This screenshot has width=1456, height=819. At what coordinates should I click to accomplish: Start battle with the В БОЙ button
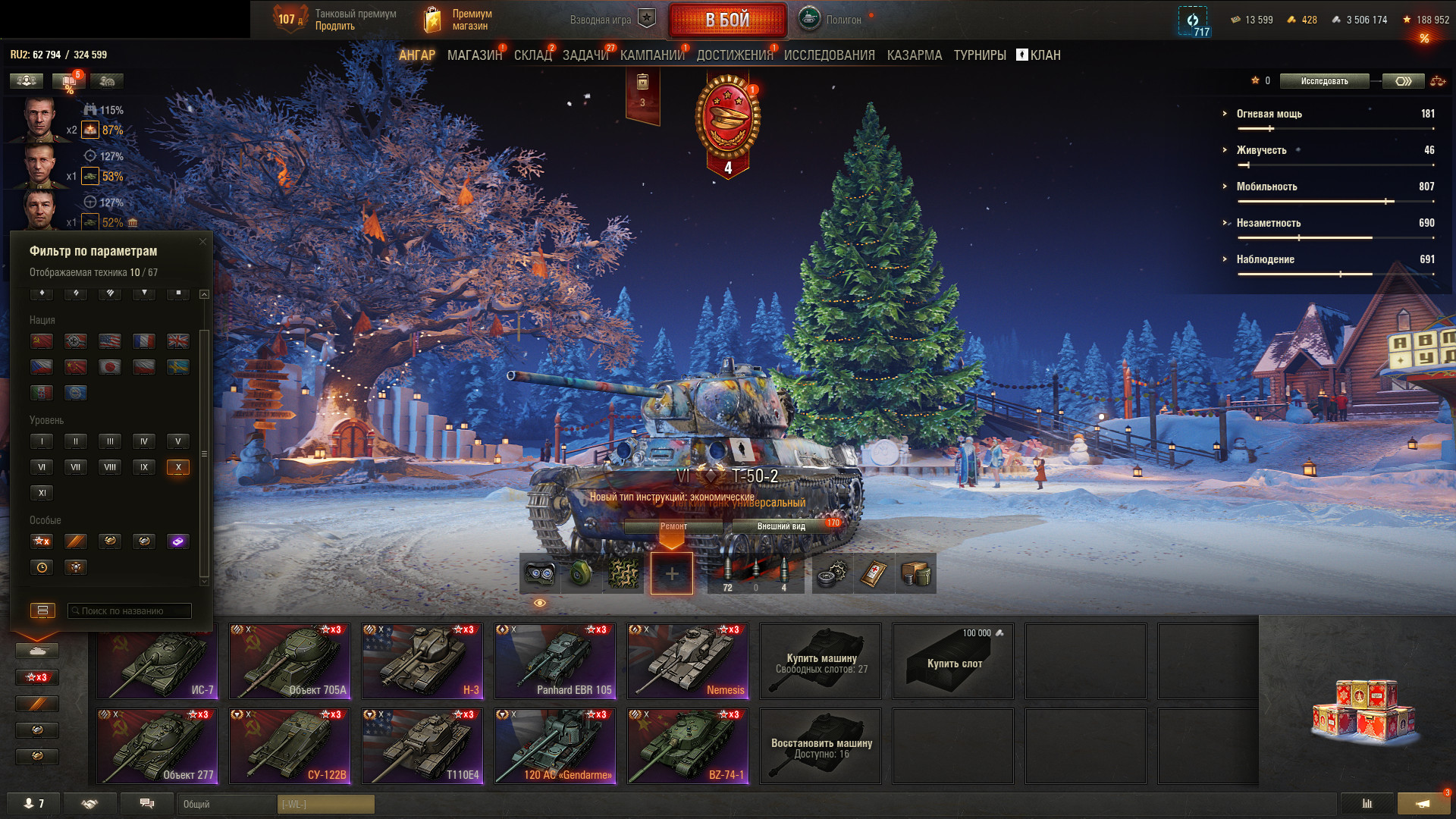[727, 20]
